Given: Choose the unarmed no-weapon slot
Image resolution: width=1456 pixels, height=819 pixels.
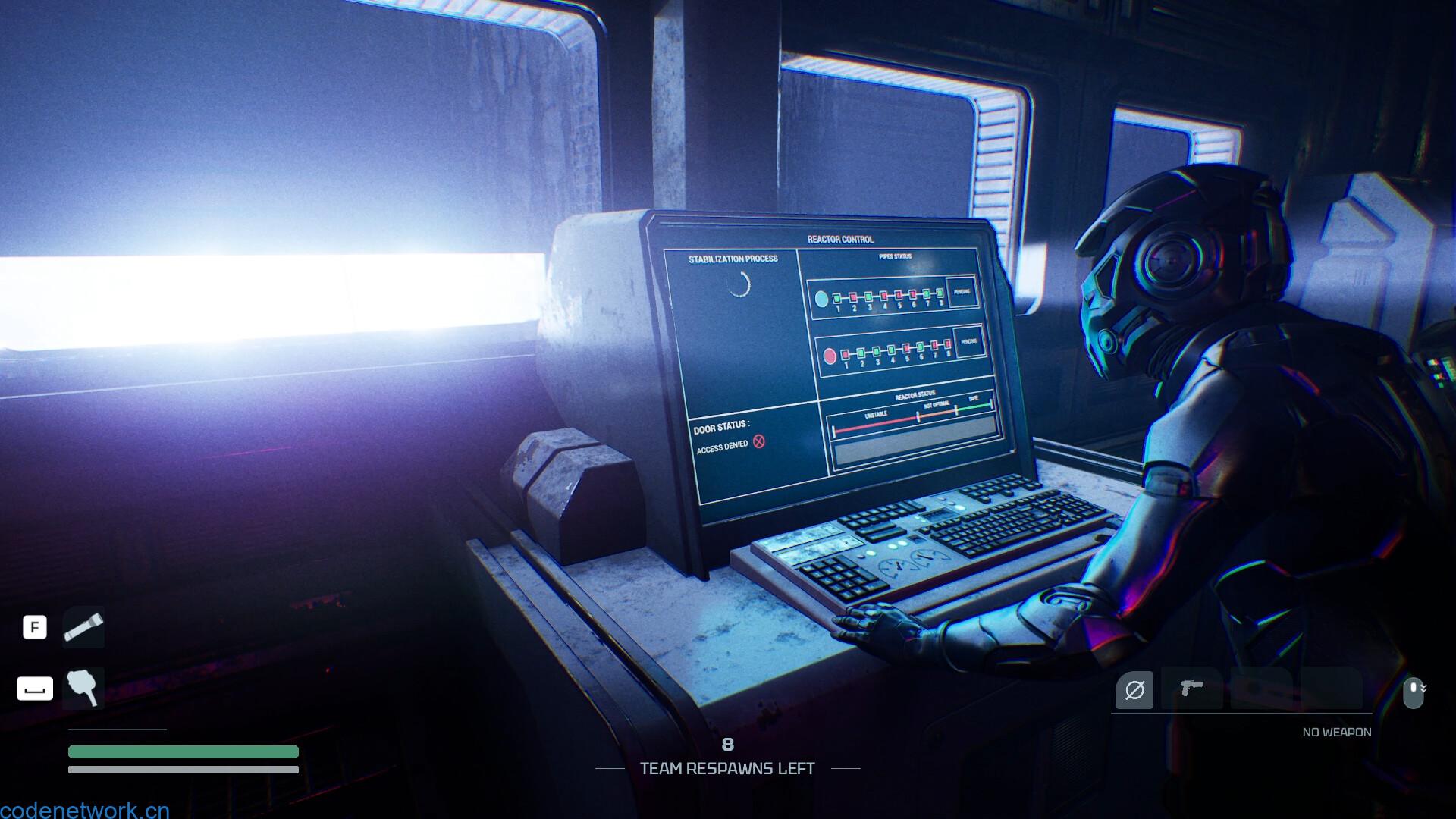Looking at the screenshot, I should coord(1134,690).
